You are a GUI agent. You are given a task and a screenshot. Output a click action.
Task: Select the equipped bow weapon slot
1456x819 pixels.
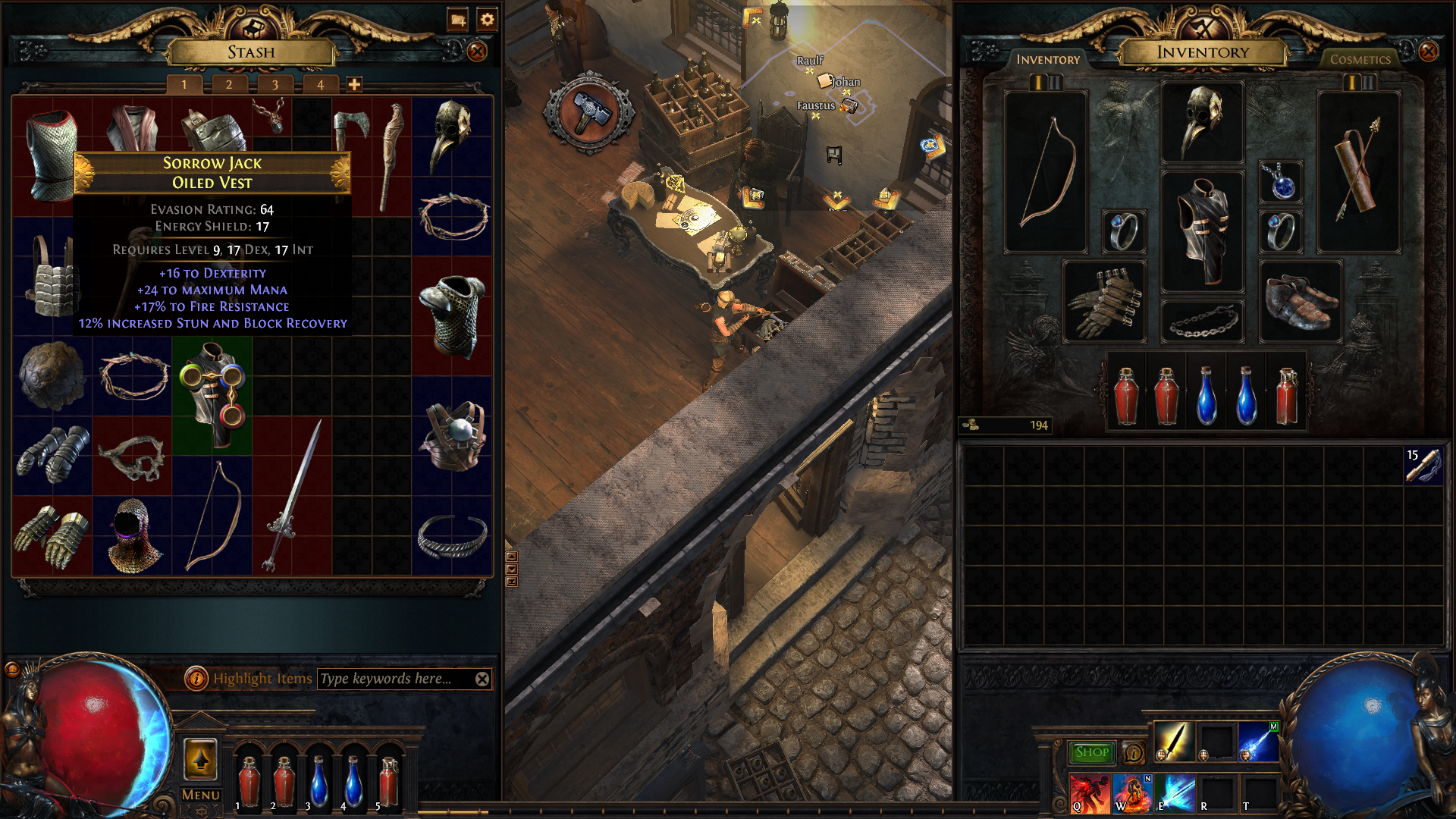[x=1046, y=173]
